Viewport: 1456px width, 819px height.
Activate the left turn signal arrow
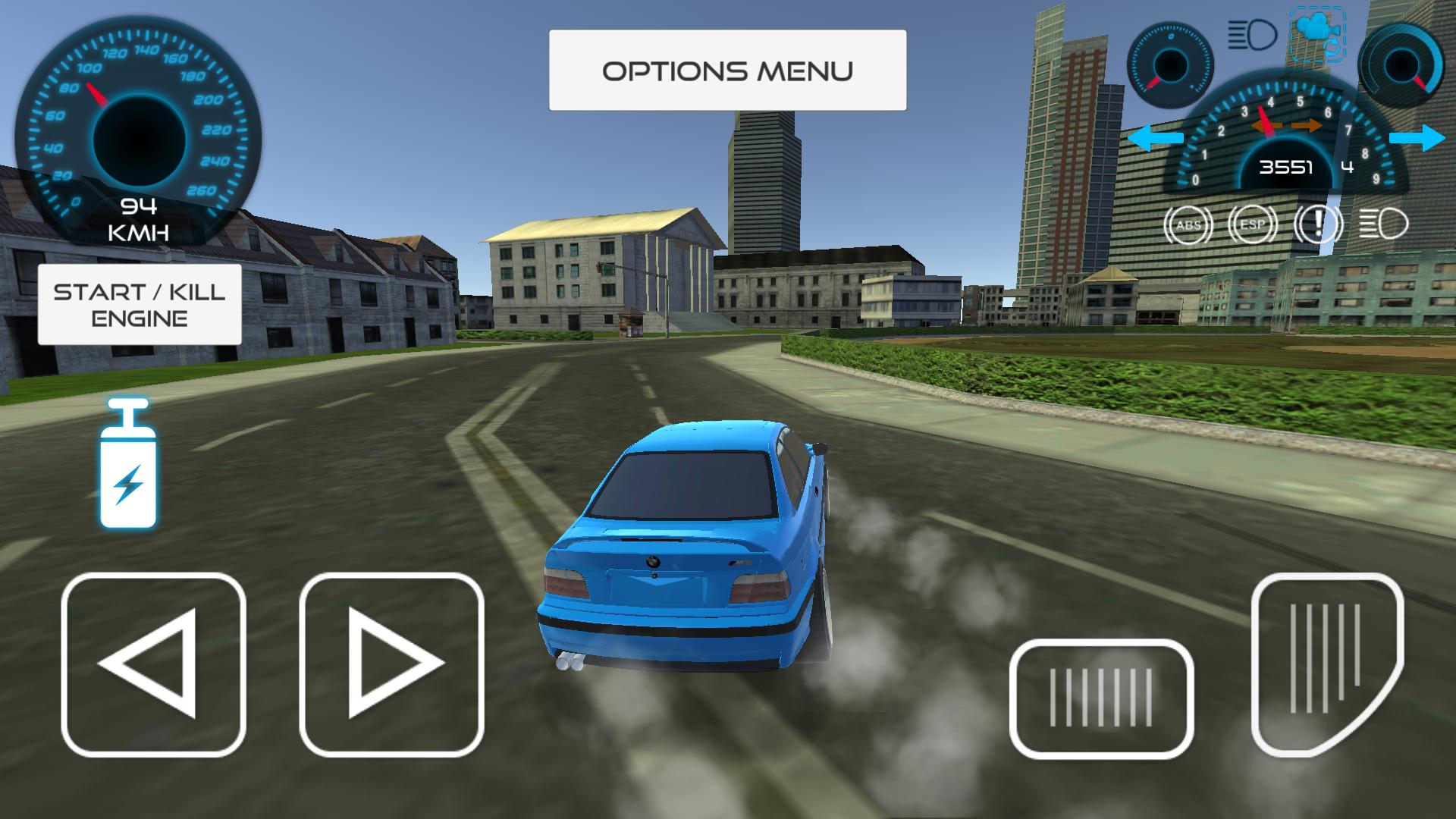pyautogui.click(x=1156, y=137)
